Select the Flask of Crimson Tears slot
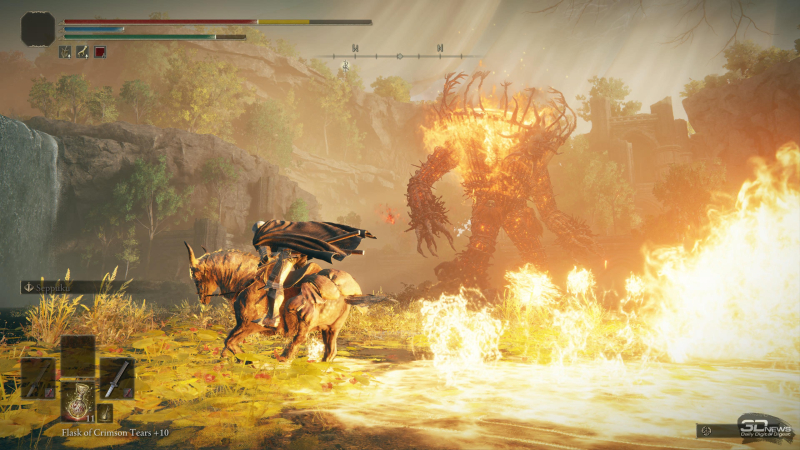Image resolution: width=800 pixels, height=450 pixels. click(77, 400)
